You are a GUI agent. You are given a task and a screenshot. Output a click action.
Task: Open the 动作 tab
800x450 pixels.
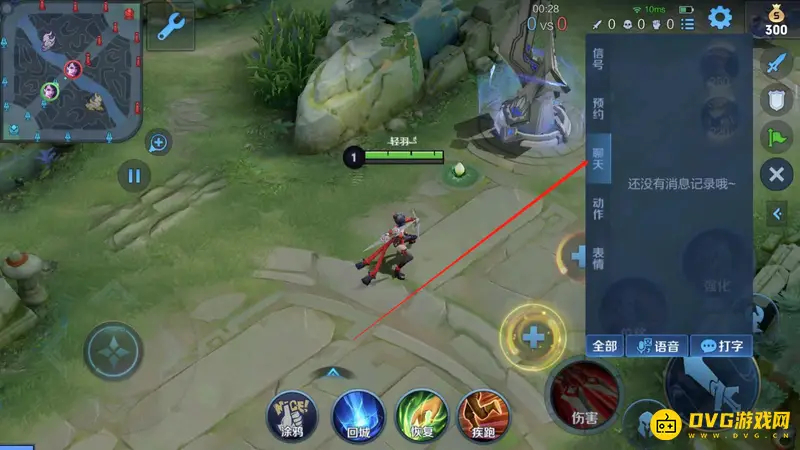tap(598, 210)
